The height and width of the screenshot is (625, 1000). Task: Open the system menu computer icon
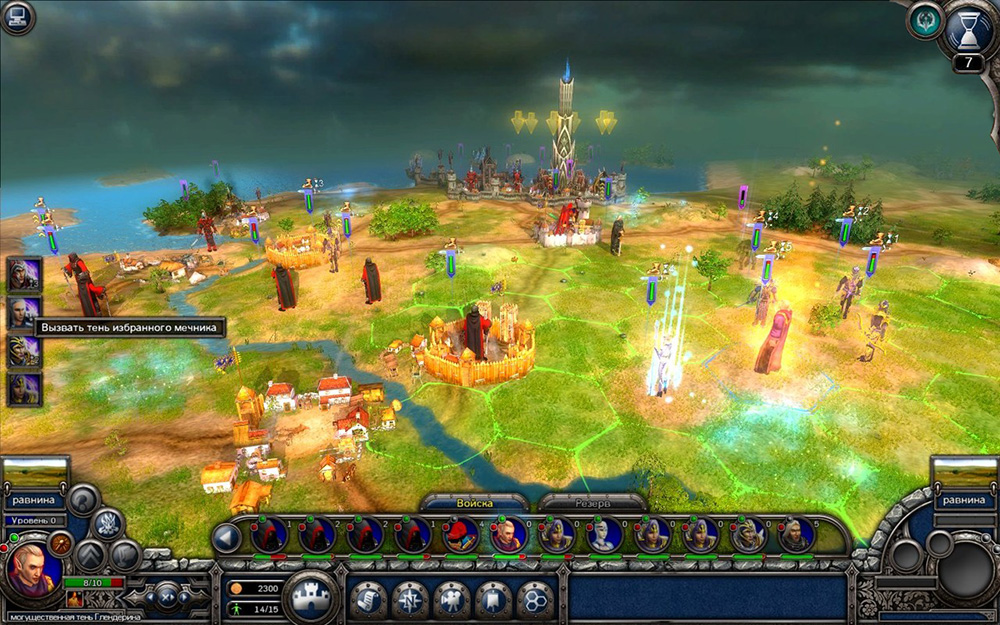(17, 16)
